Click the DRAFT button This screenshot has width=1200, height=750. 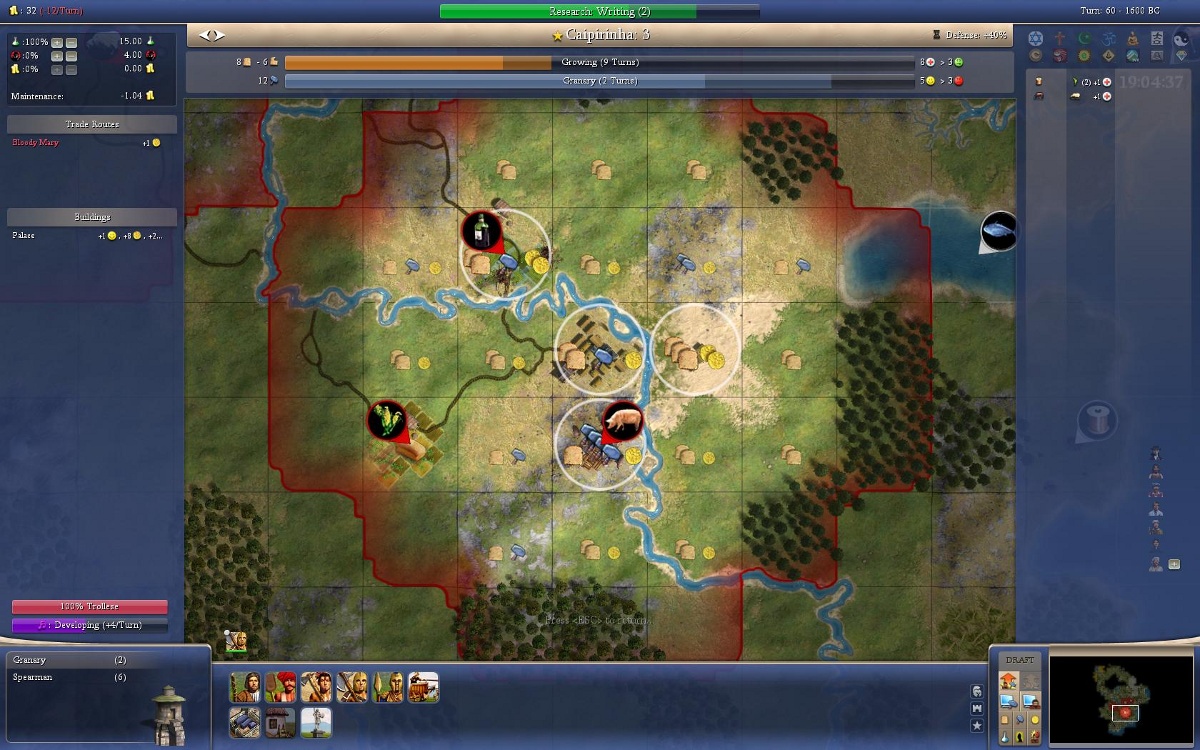(1019, 660)
